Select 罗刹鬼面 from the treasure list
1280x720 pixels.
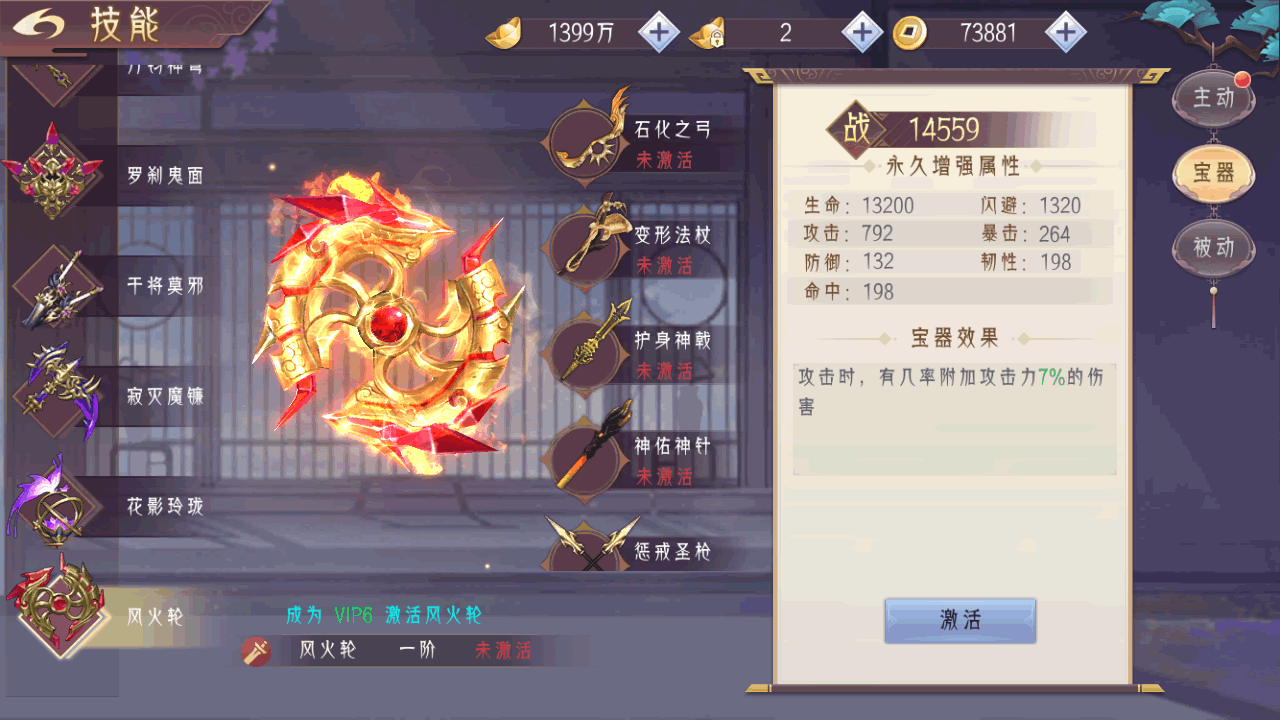click(x=55, y=173)
